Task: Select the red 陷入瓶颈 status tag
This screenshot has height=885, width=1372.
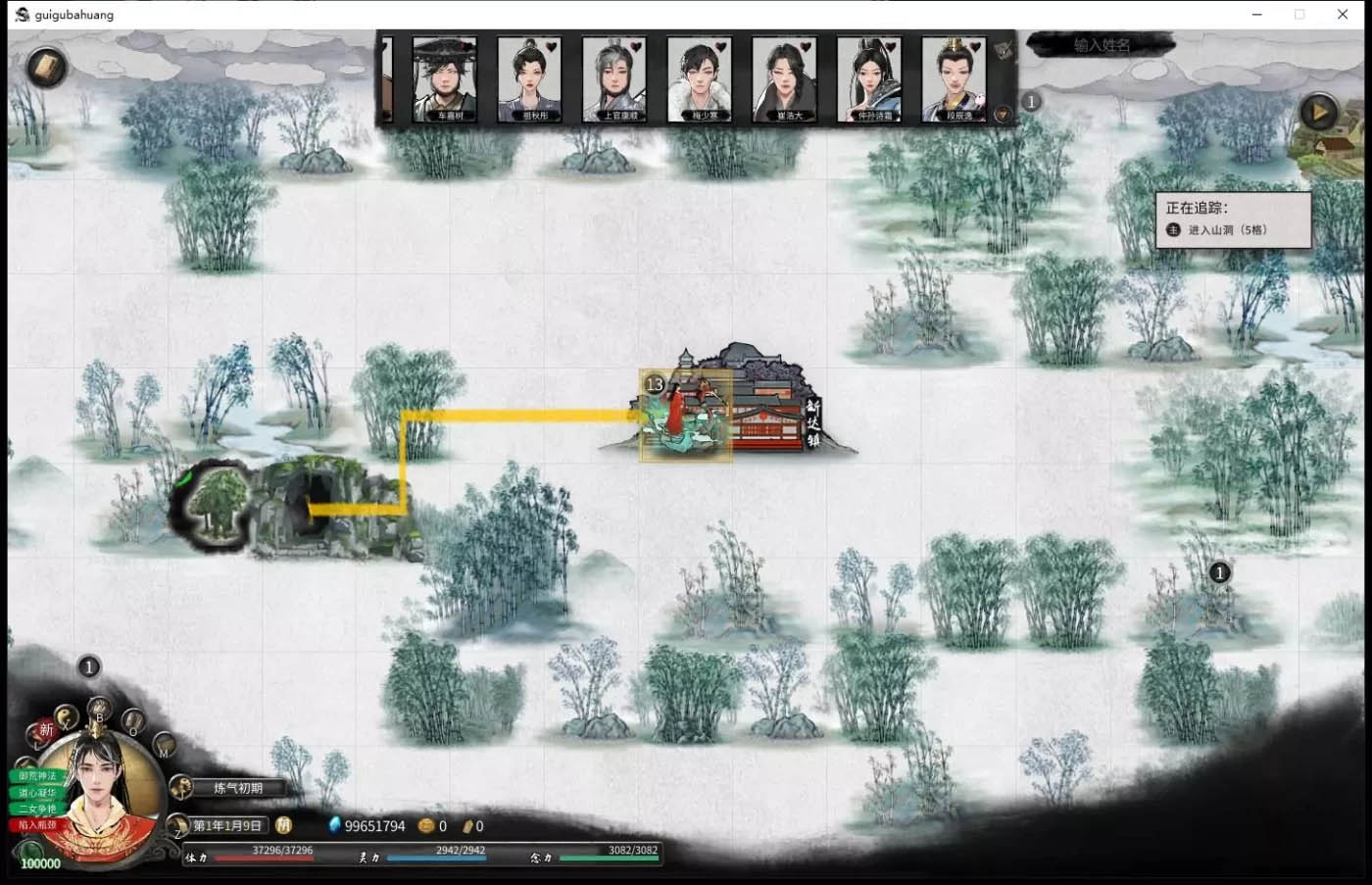Action: (37, 825)
